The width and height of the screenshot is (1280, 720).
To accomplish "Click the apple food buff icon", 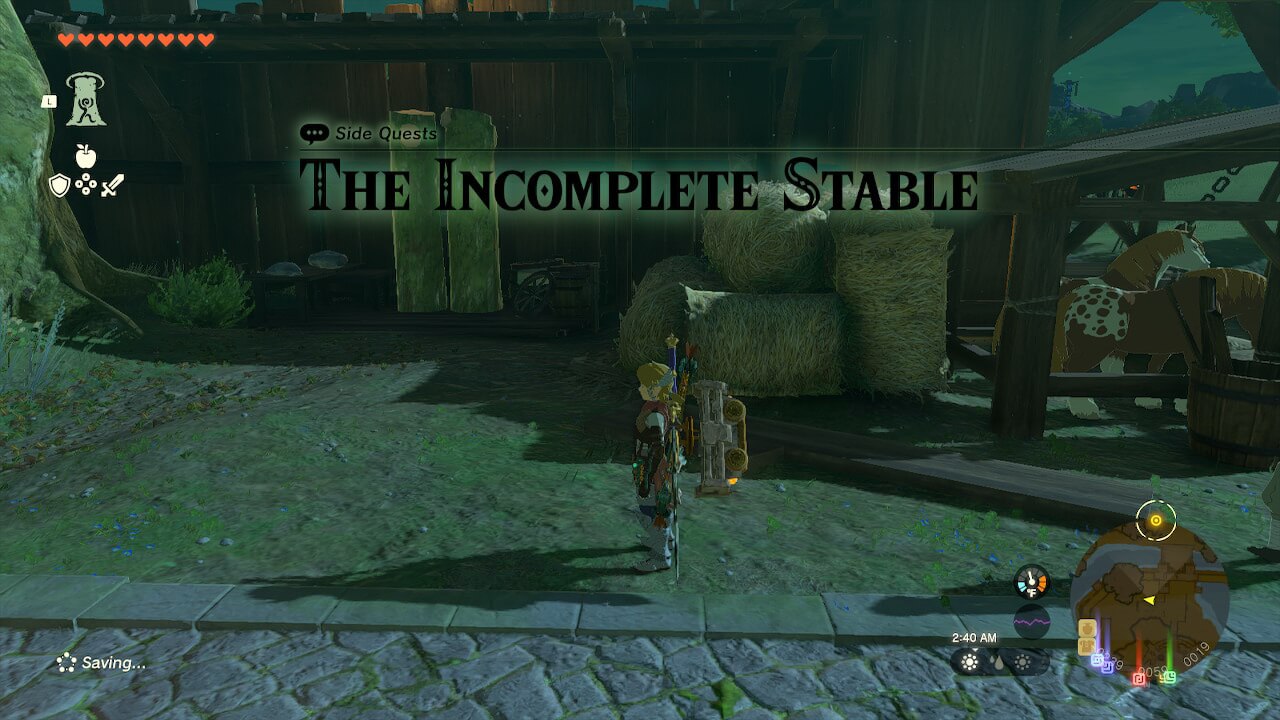I will (x=86, y=156).
